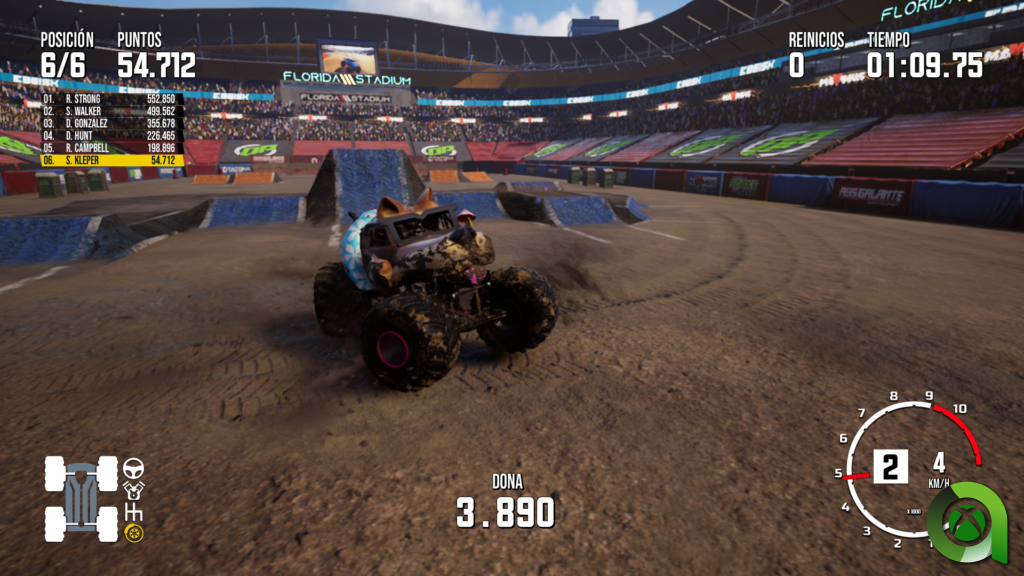
Task: Click R. Campbell in the standings
Action: pyautogui.click(x=109, y=148)
